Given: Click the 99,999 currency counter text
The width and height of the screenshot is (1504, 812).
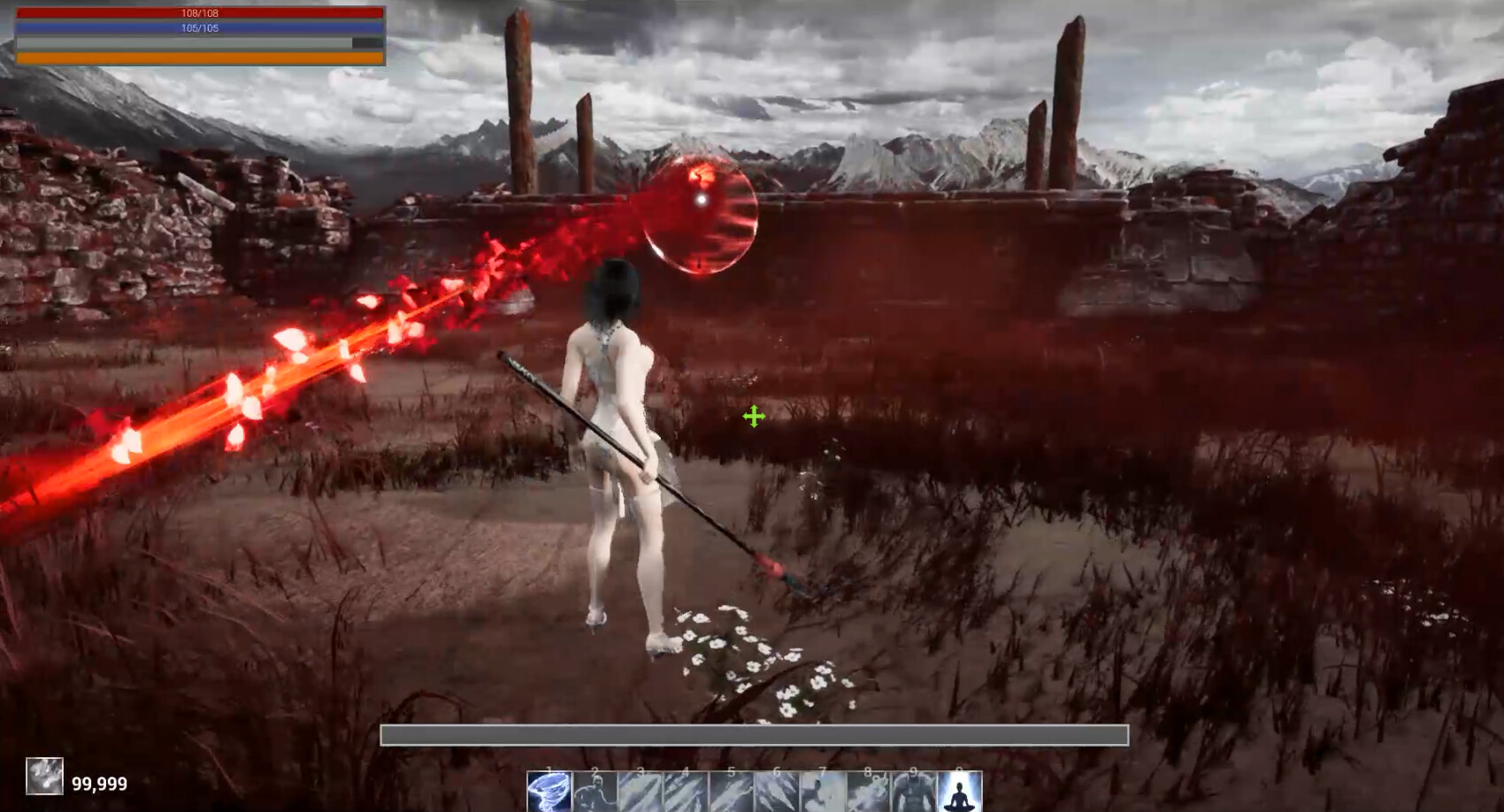Looking at the screenshot, I should click(99, 783).
